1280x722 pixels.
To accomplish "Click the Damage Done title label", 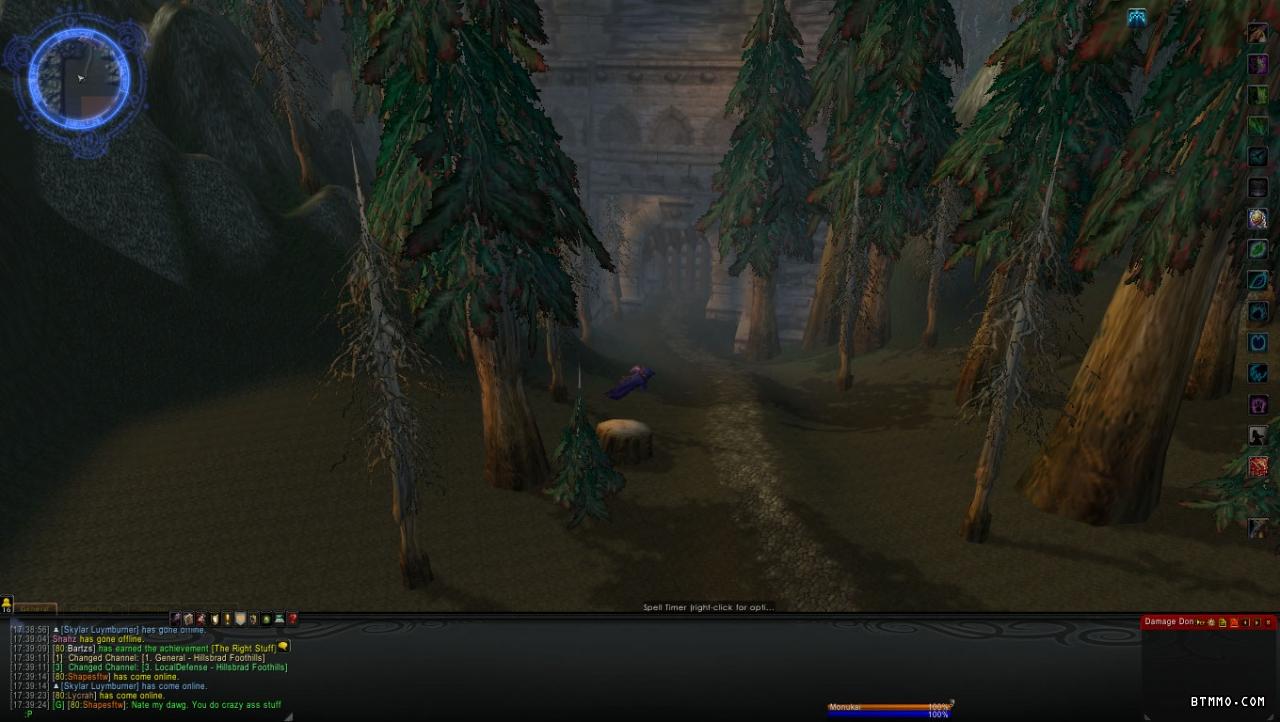I will point(1169,622).
